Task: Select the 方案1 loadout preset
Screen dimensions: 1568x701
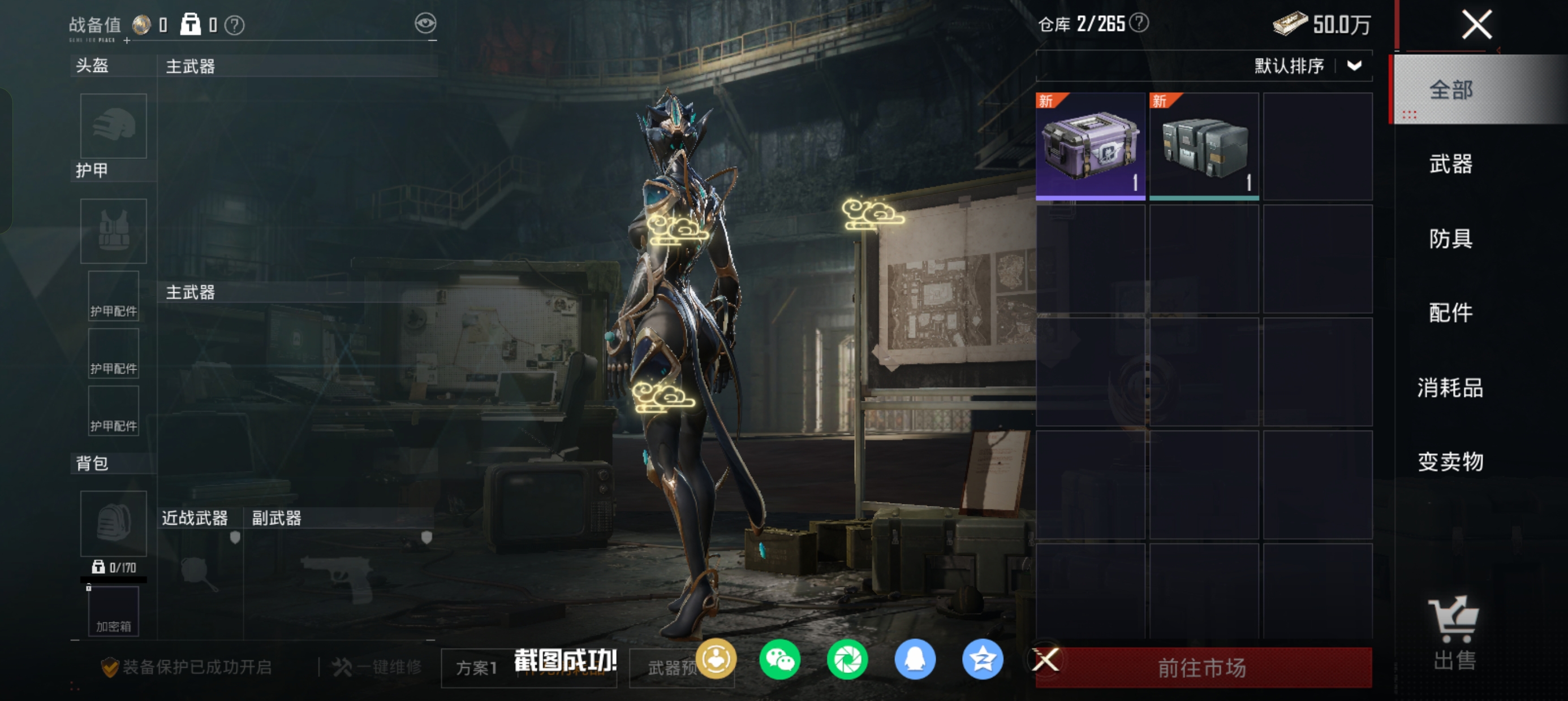Action: click(477, 668)
